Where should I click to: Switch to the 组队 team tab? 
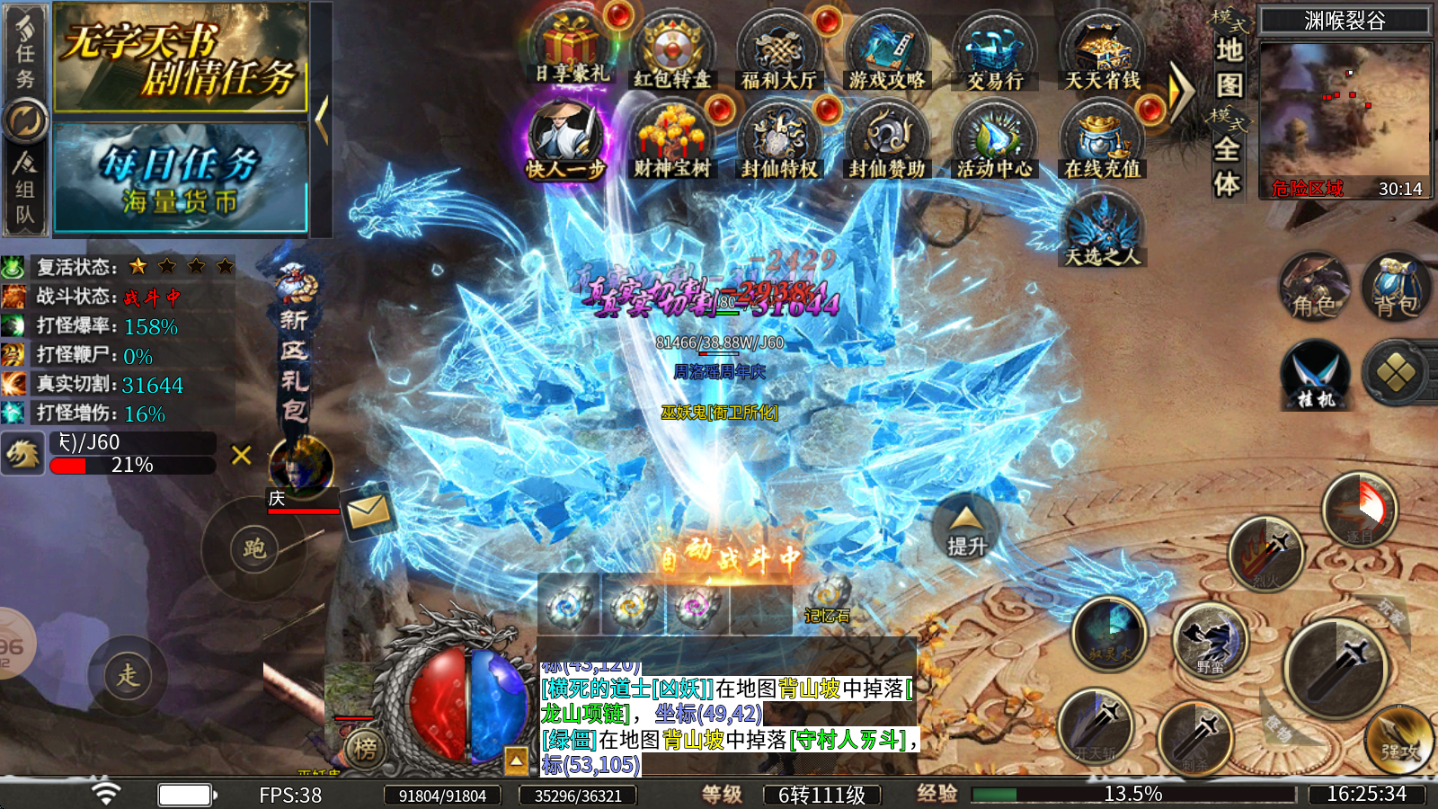point(24,180)
